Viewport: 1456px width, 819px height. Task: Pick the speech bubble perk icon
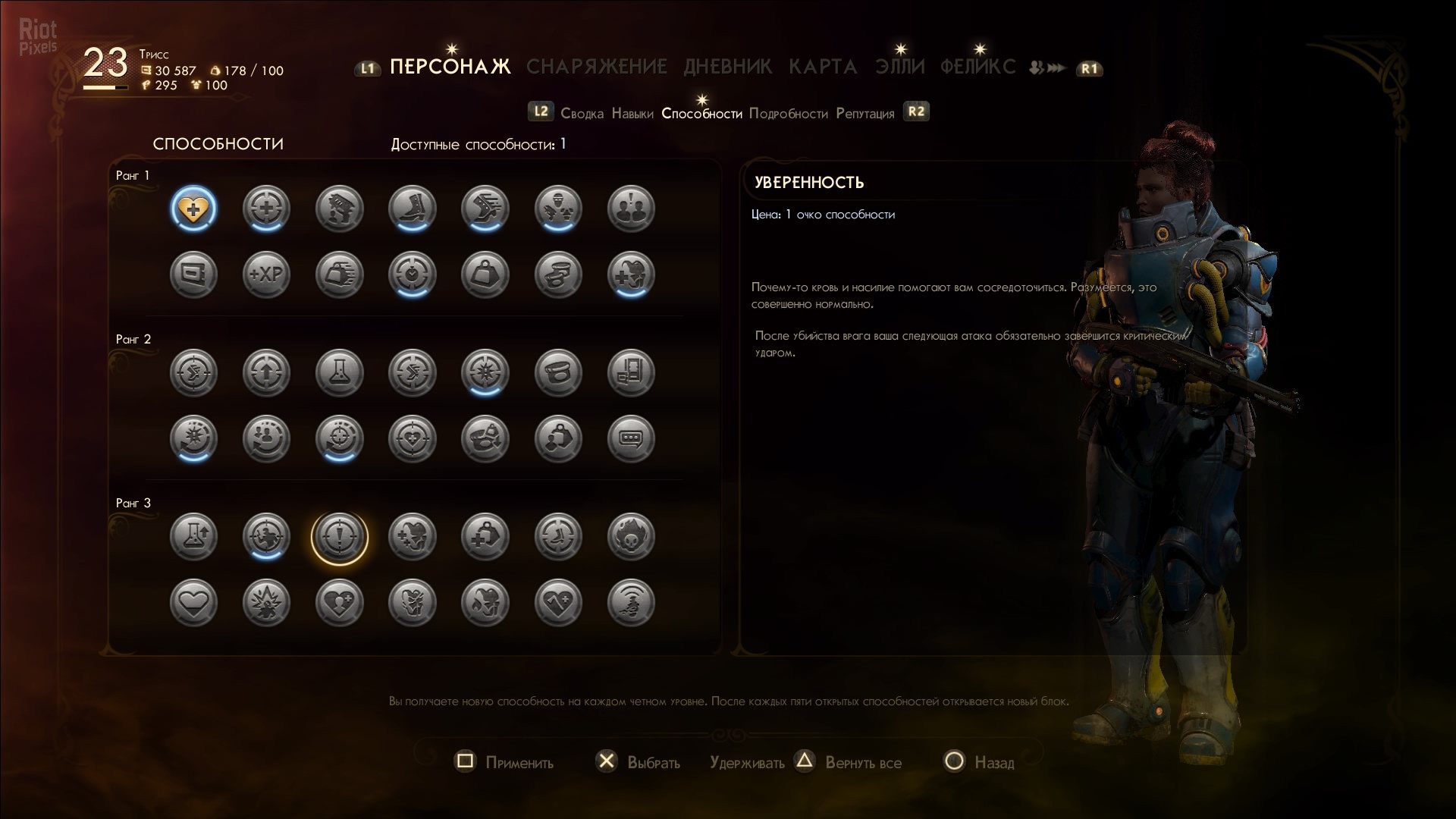[x=630, y=438]
